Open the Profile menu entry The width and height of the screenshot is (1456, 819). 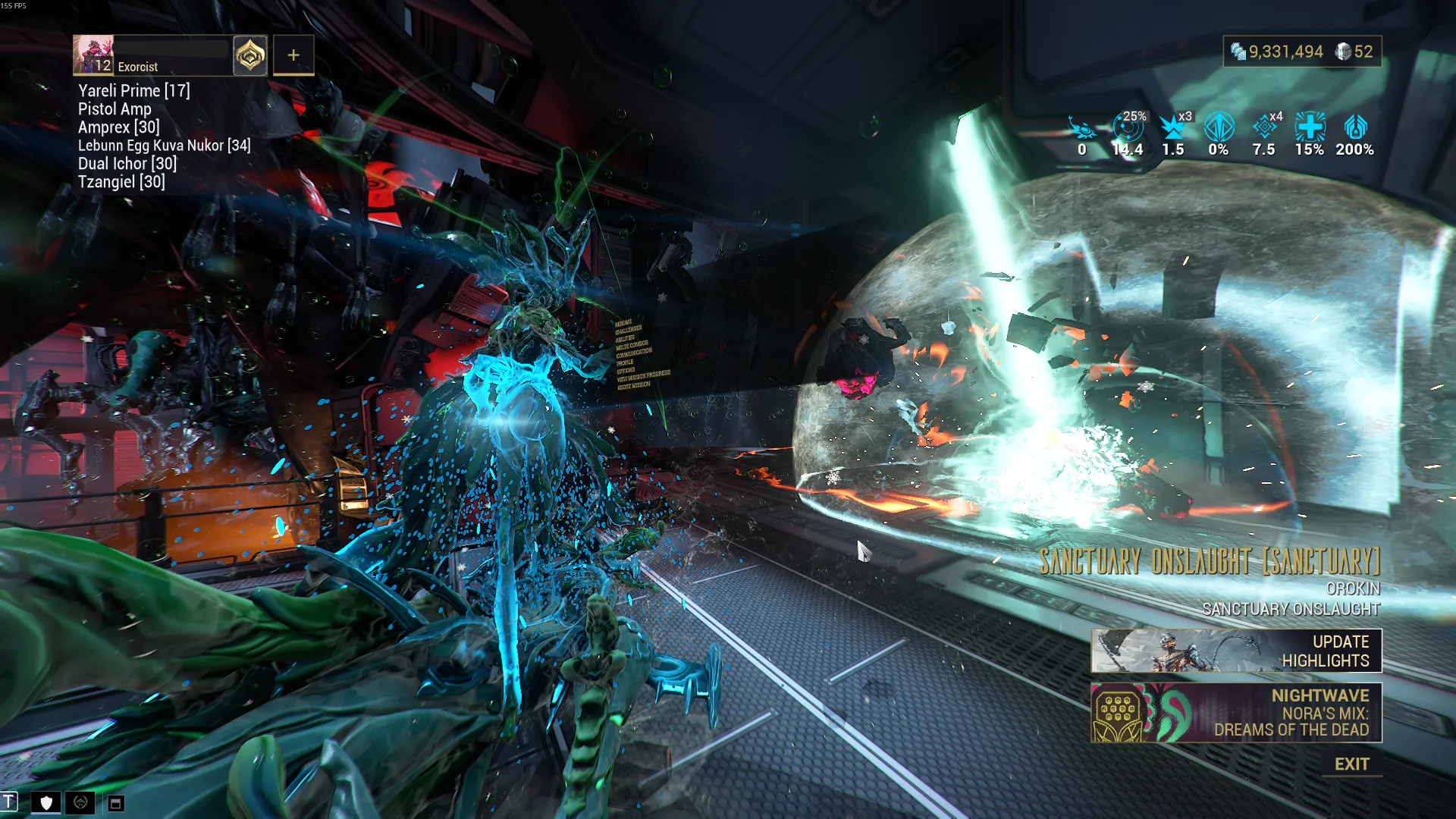(625, 362)
